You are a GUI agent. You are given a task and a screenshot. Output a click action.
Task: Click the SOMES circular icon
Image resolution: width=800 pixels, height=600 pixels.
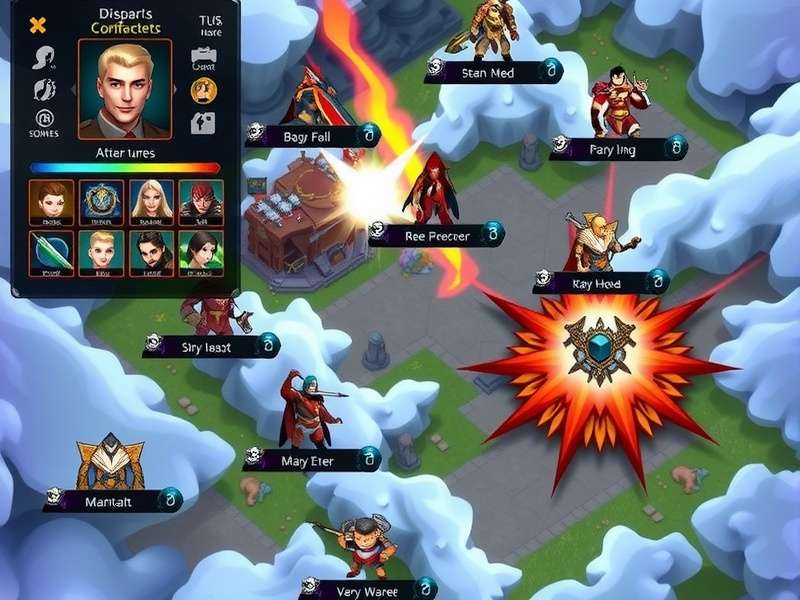pyautogui.click(x=44, y=119)
